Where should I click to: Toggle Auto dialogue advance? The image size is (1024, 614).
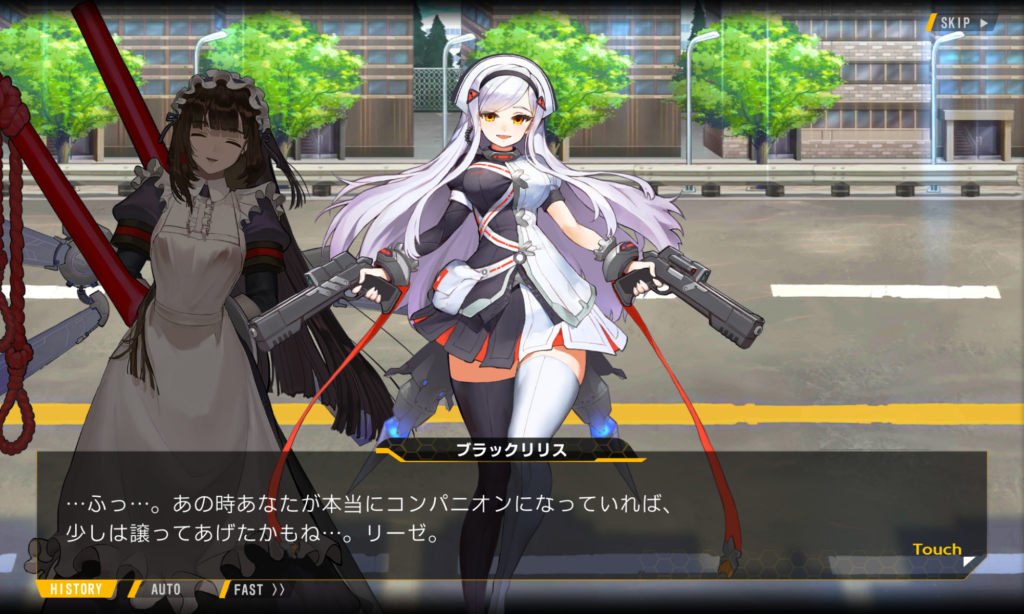pos(165,589)
